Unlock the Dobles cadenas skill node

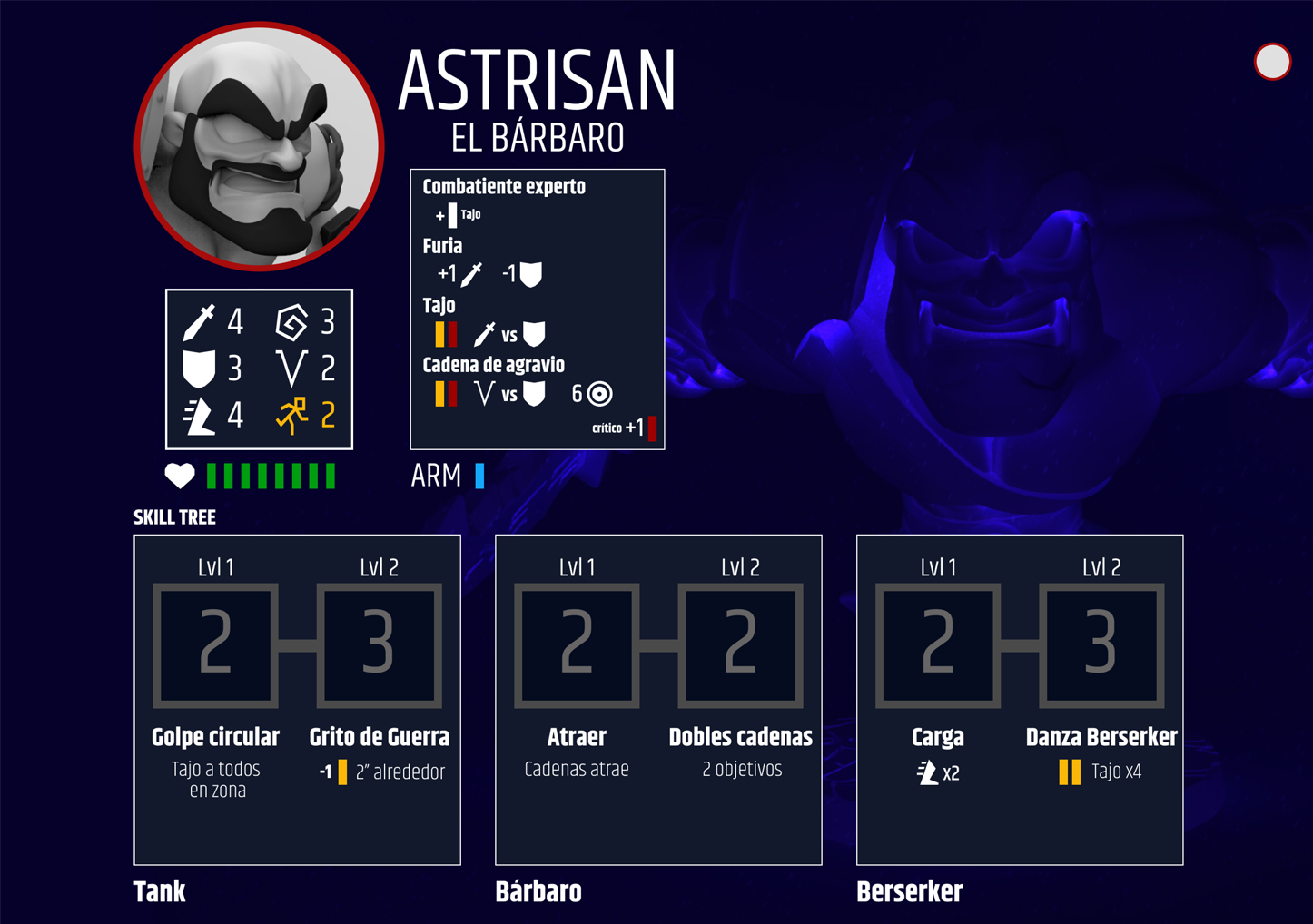[x=740, y=645]
